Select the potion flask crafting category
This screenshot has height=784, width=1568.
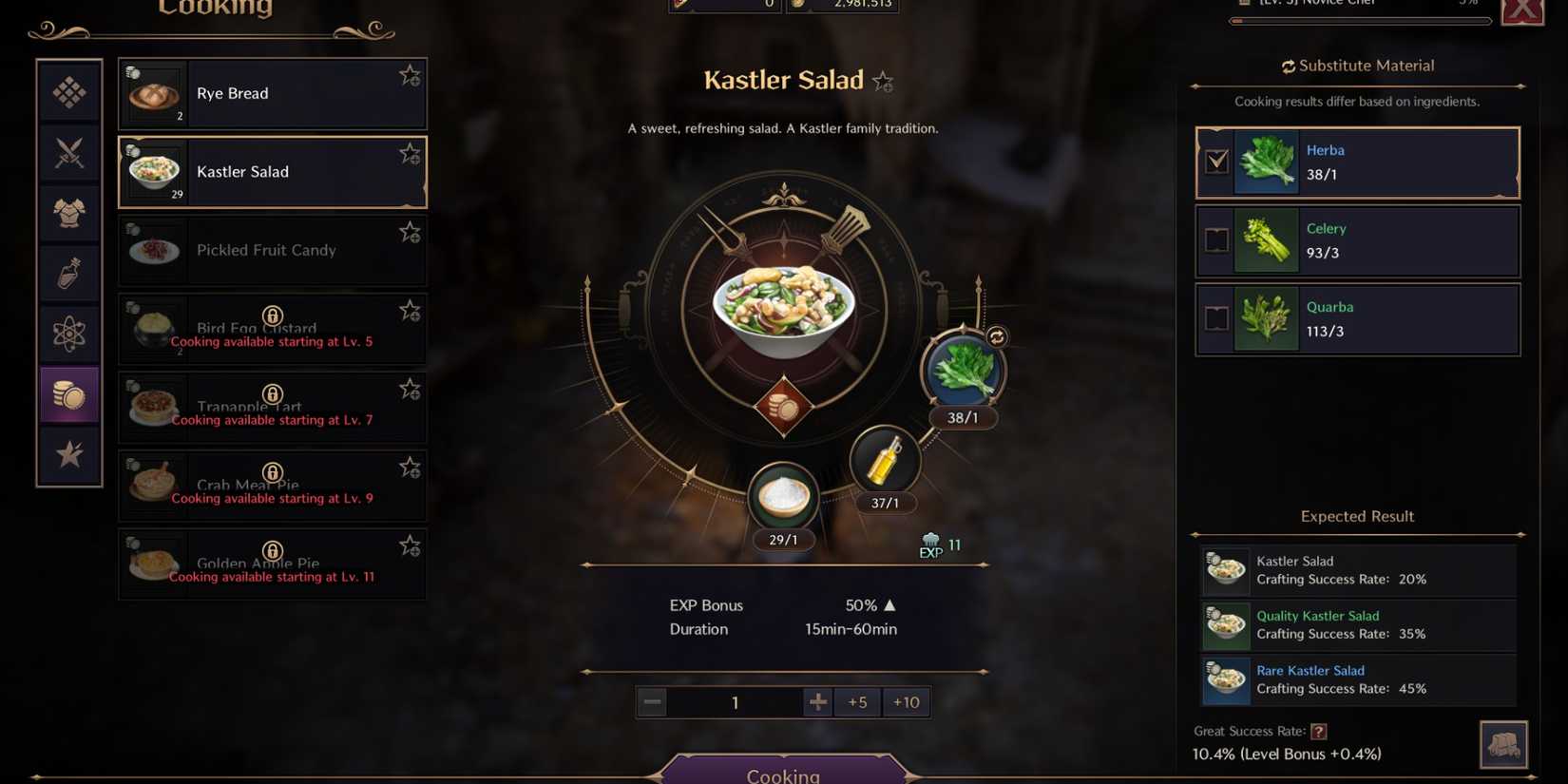(x=68, y=273)
